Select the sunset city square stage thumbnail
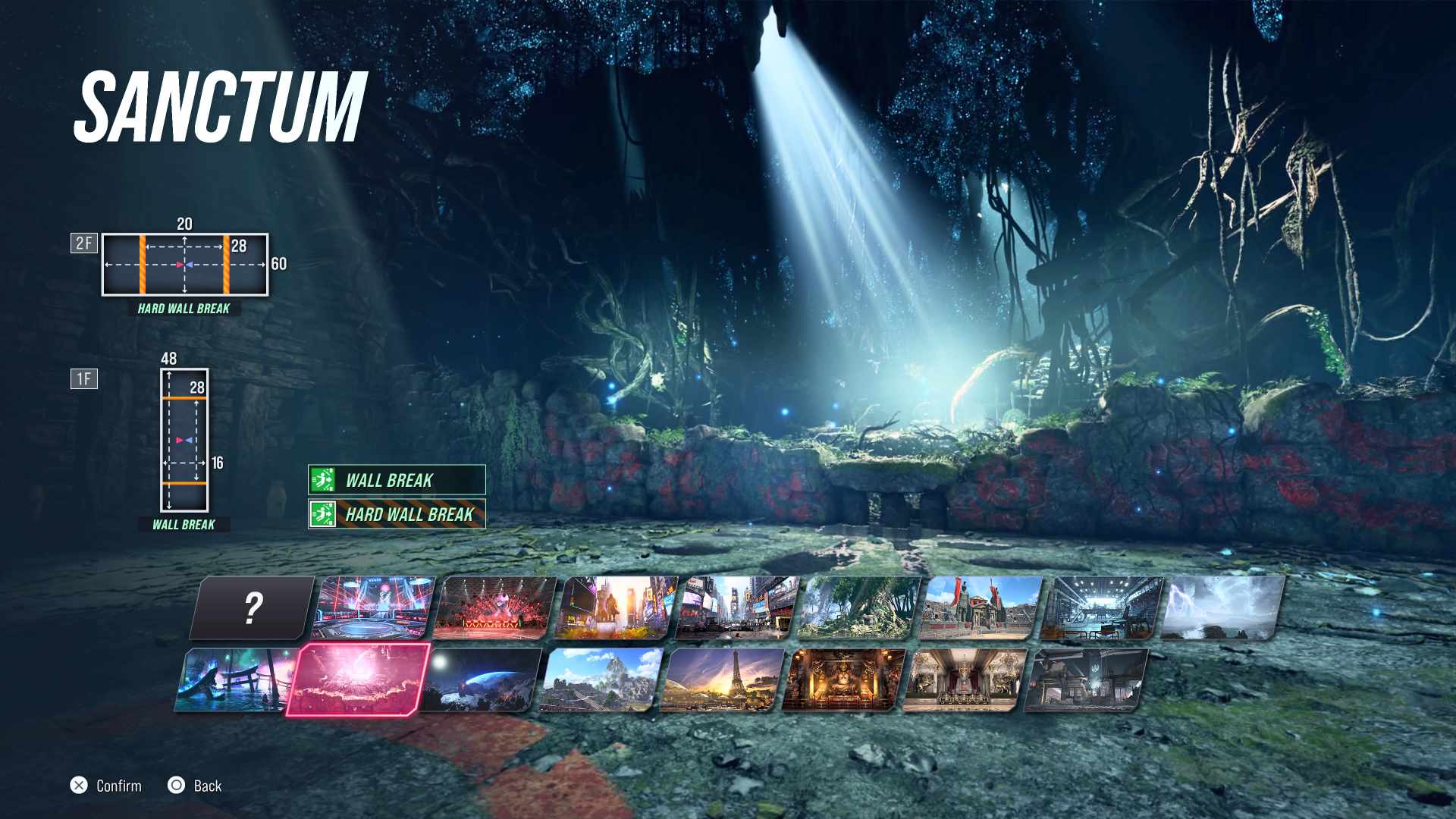The width and height of the screenshot is (1456, 819). click(x=617, y=608)
